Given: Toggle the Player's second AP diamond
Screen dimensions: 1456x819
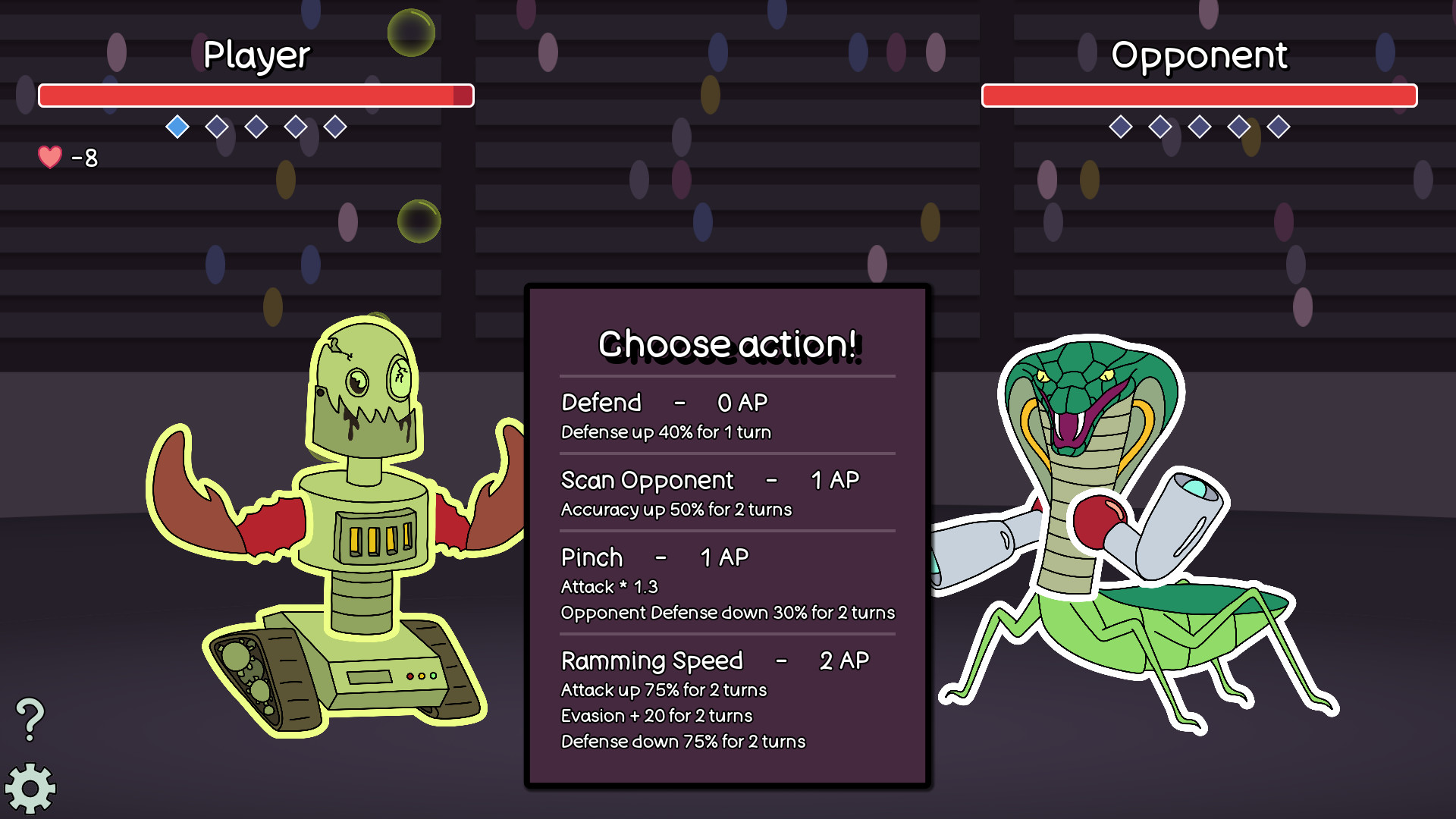Looking at the screenshot, I should coord(217,127).
